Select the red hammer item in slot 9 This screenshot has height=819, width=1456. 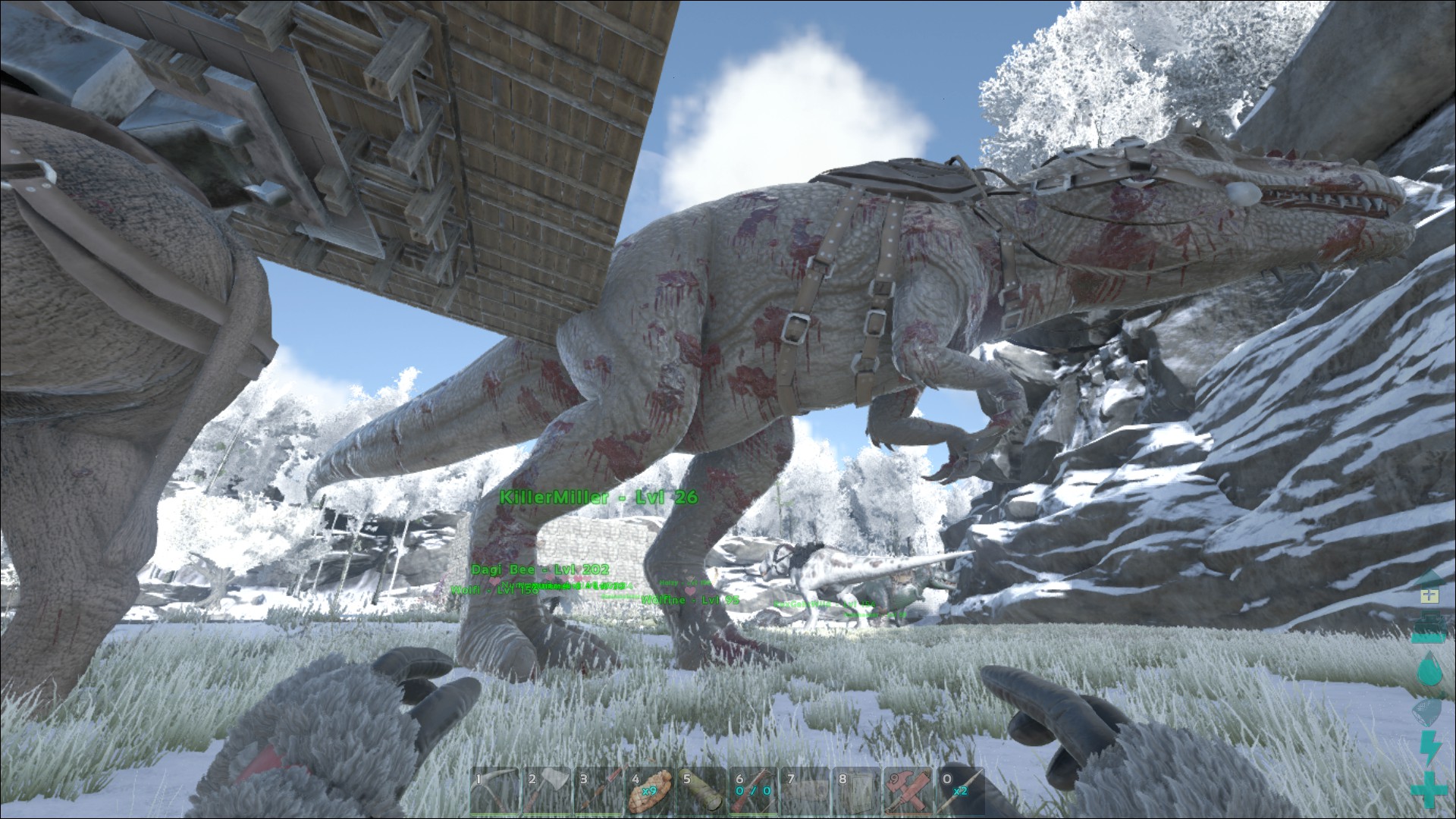point(908,792)
